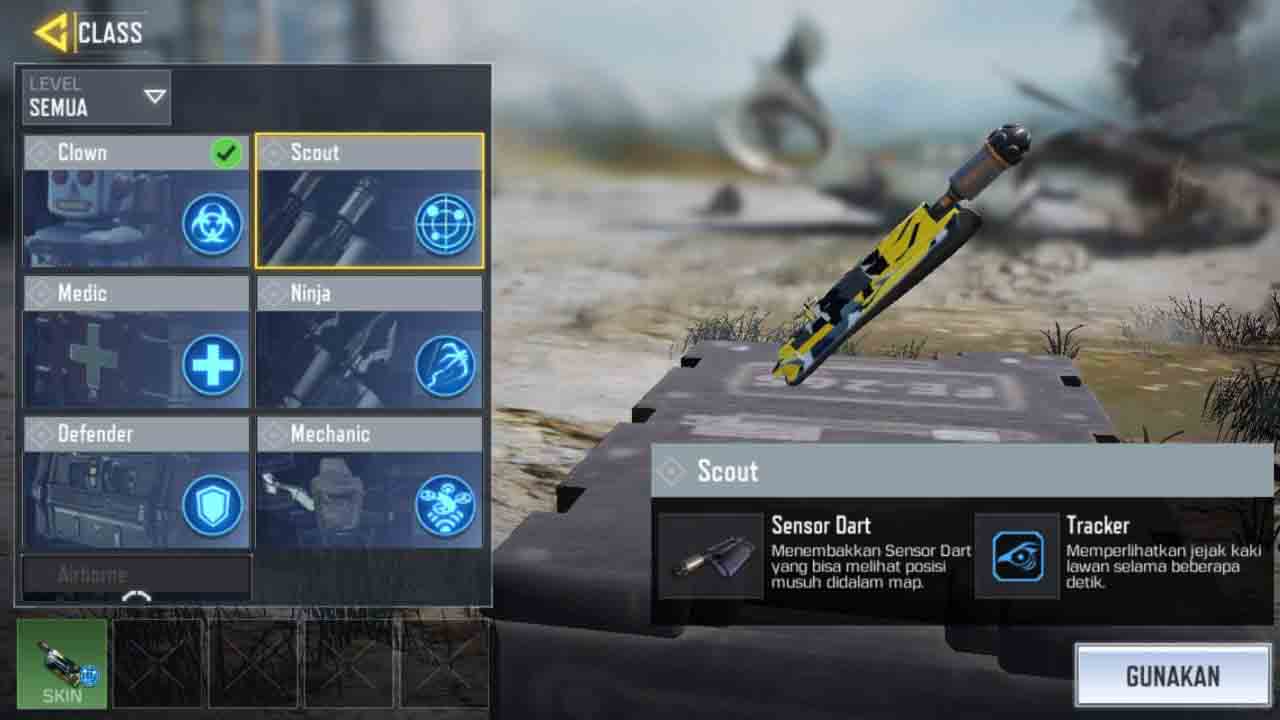Click the green checkmark on Clown class
This screenshot has width=1280, height=720.
(x=227, y=152)
